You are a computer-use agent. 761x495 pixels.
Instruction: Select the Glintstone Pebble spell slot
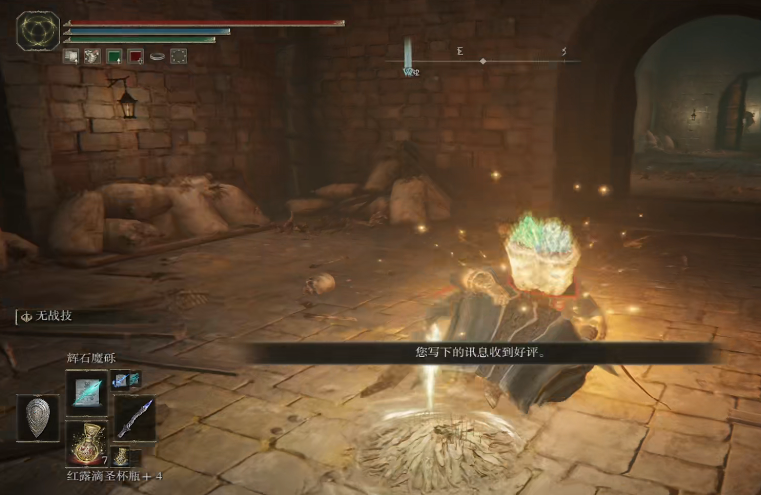pyautogui.click(x=87, y=391)
